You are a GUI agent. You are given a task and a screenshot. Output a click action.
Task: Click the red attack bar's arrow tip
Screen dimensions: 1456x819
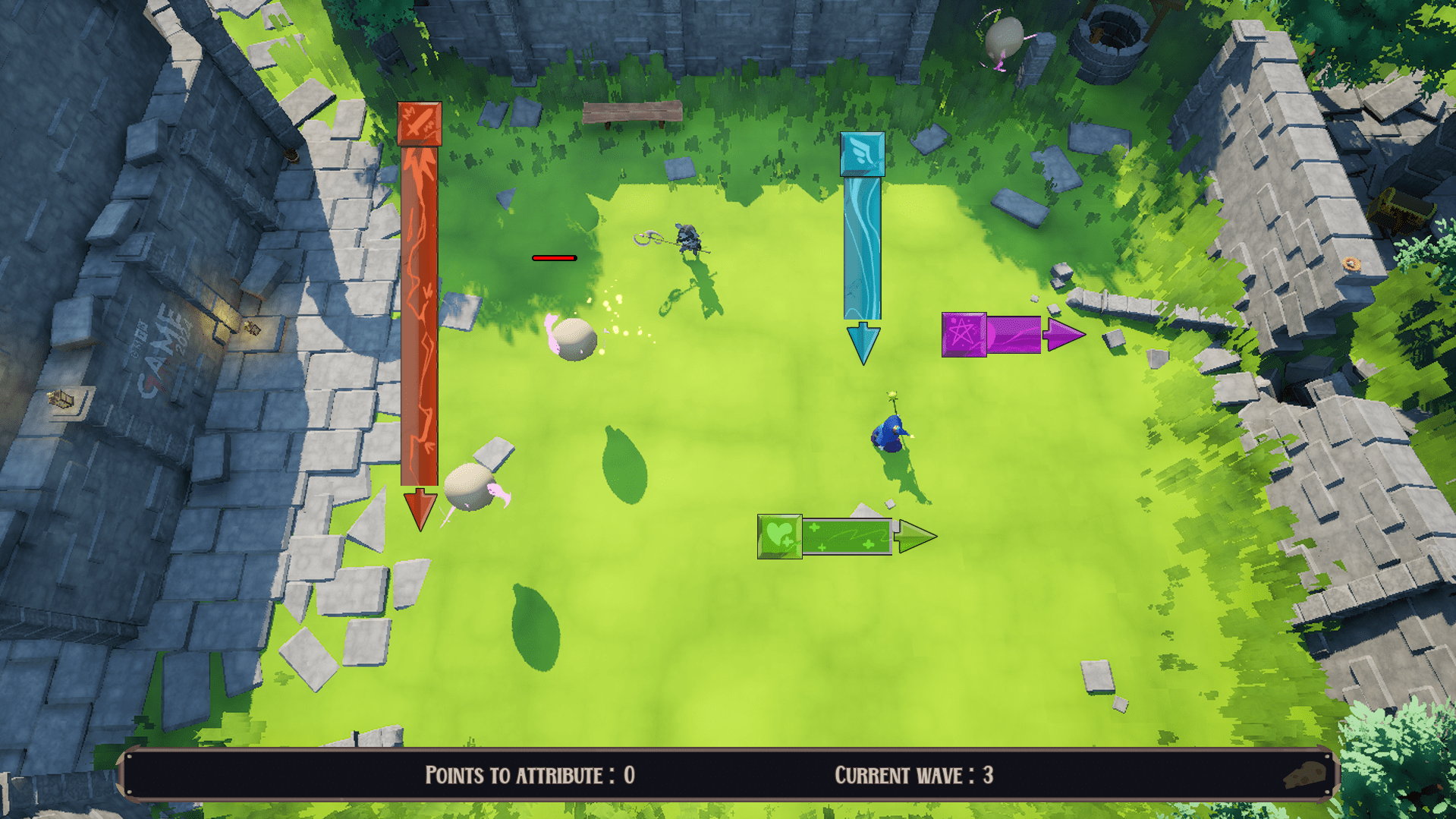(x=420, y=509)
